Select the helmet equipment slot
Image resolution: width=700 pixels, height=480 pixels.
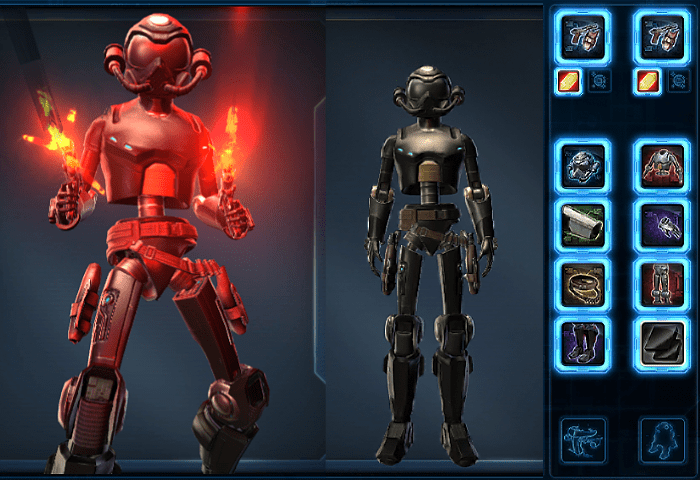(584, 166)
